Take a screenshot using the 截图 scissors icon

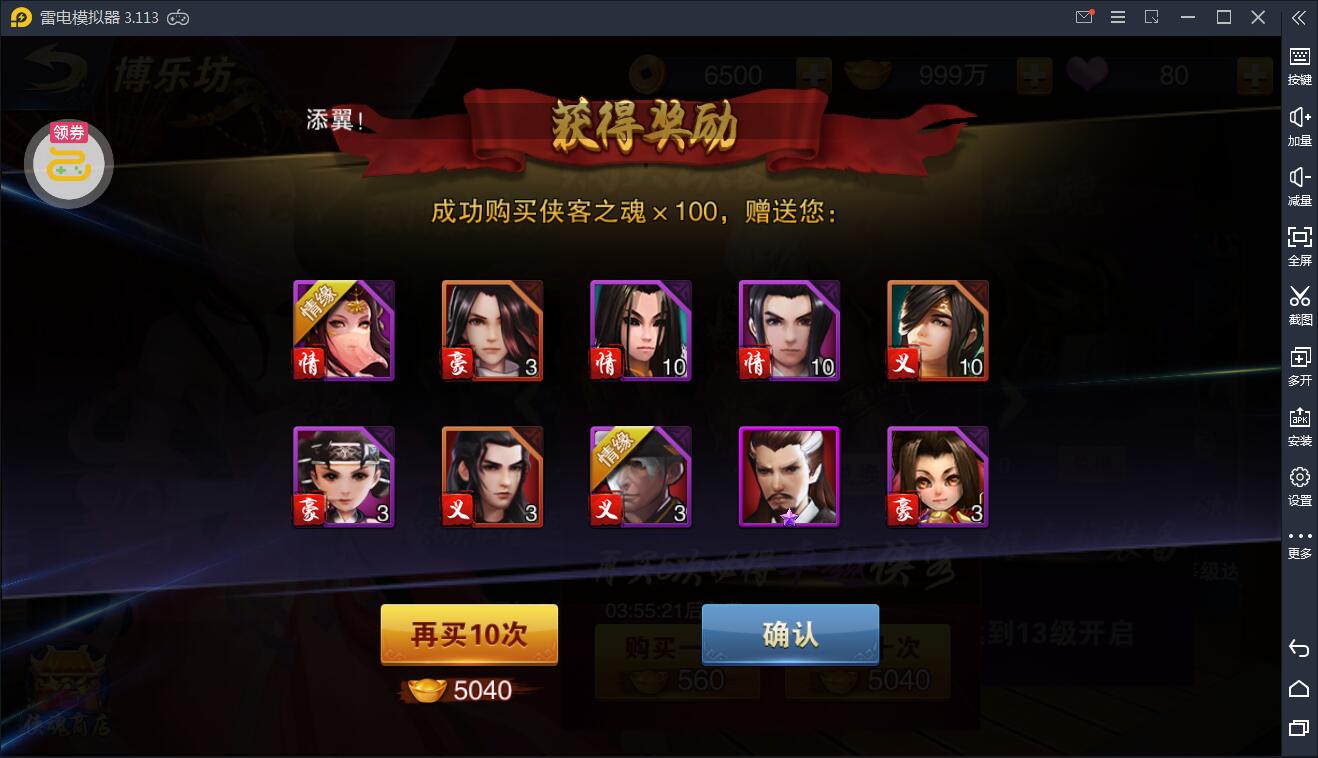click(1299, 303)
